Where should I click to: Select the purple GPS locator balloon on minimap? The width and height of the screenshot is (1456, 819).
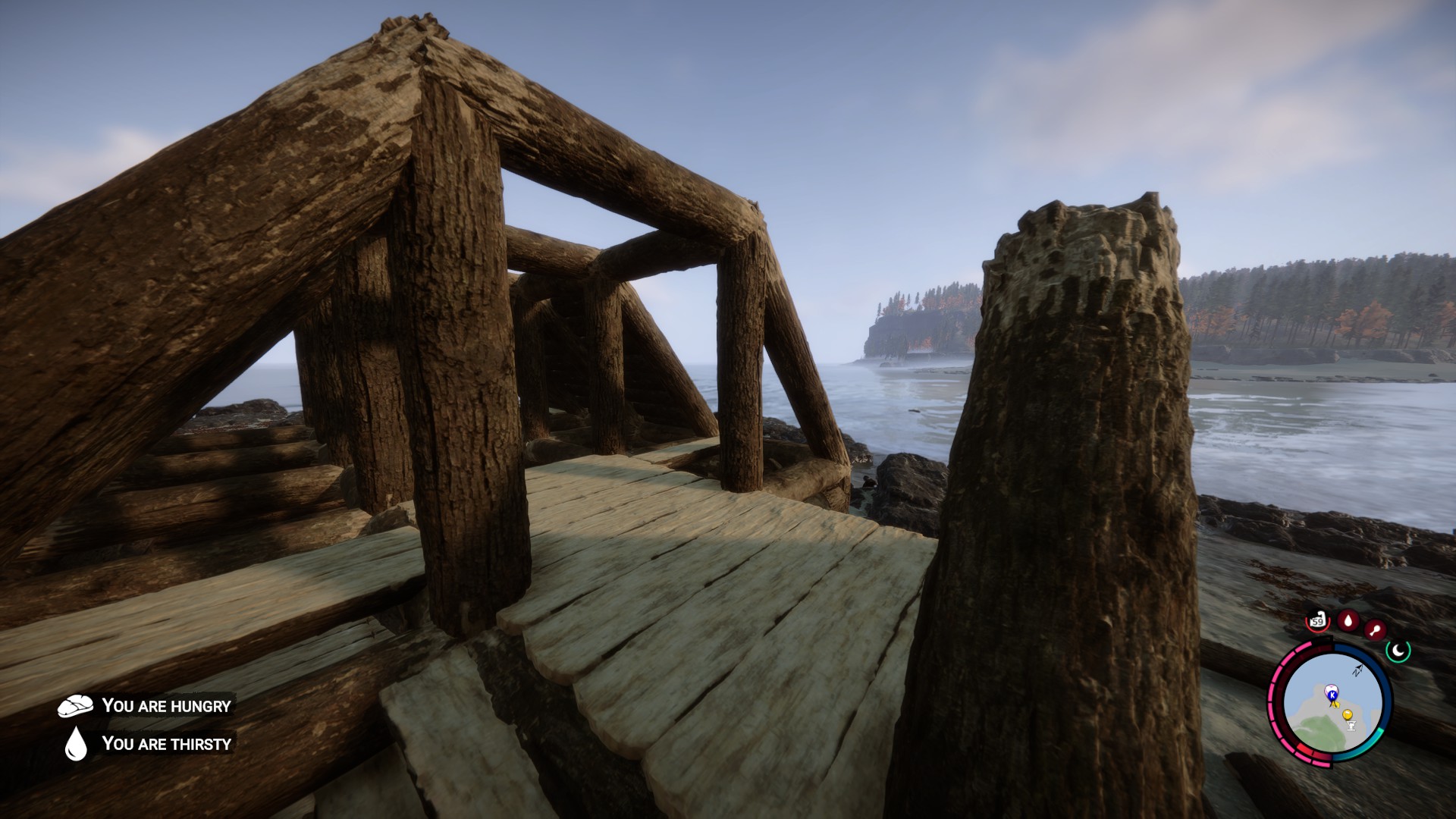(x=1331, y=688)
